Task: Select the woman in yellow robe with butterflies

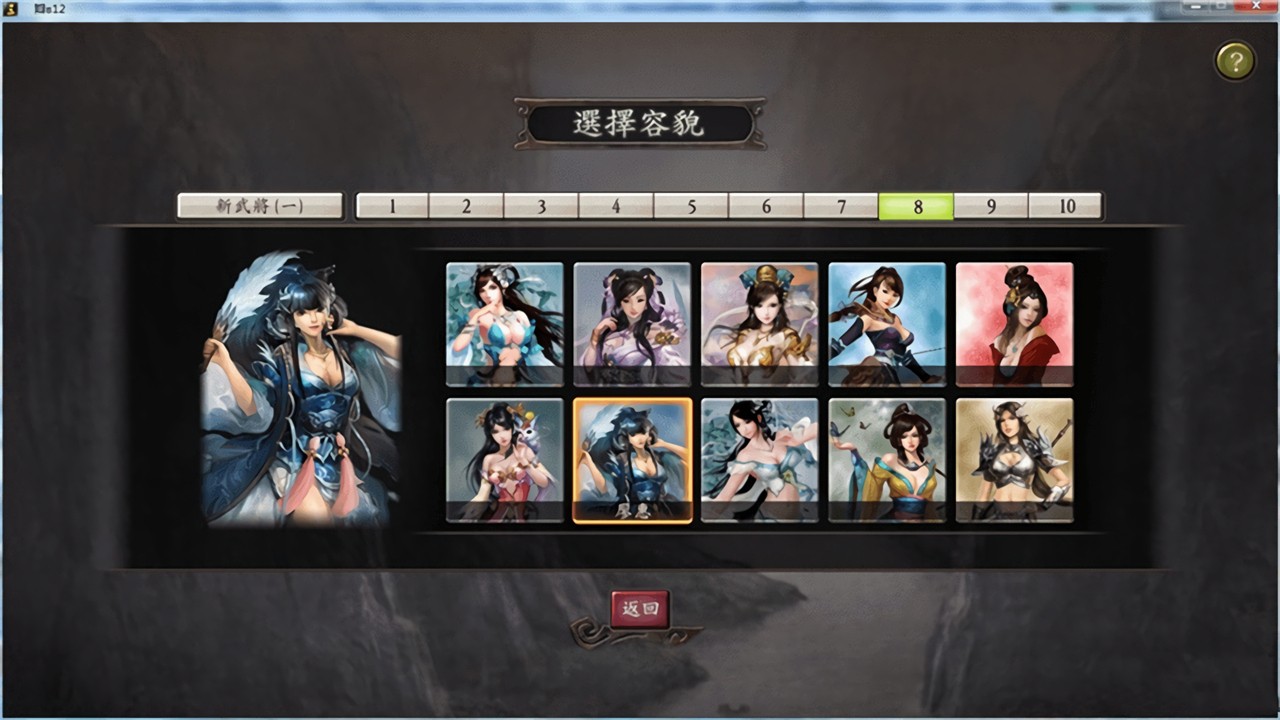Action: point(887,460)
